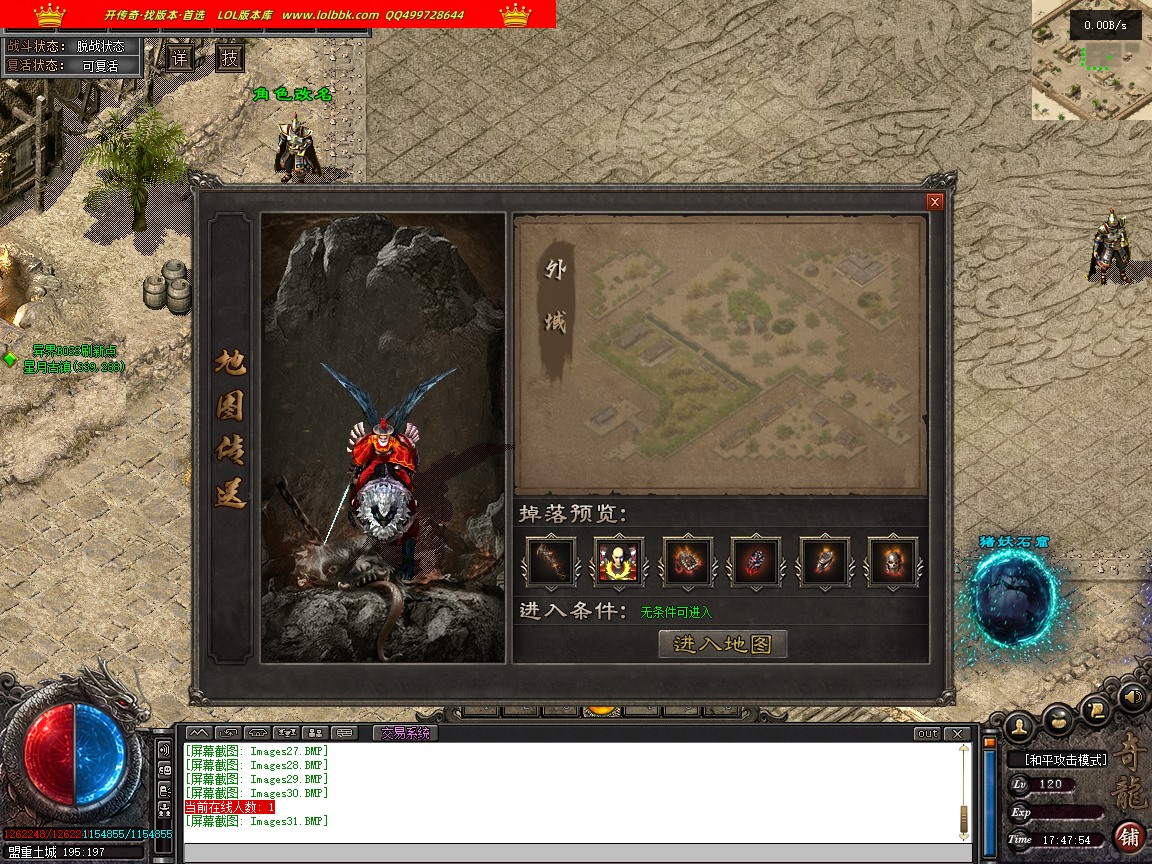Open the character silhouette icon
This screenshot has height=864, width=1152.
coord(1019,724)
